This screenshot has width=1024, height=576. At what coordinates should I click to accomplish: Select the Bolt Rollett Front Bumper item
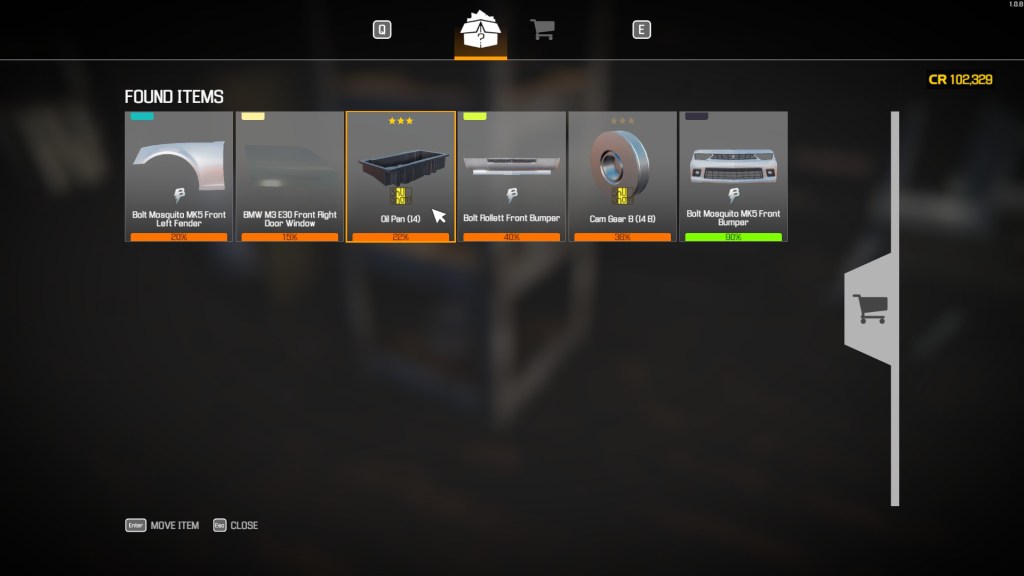point(511,176)
